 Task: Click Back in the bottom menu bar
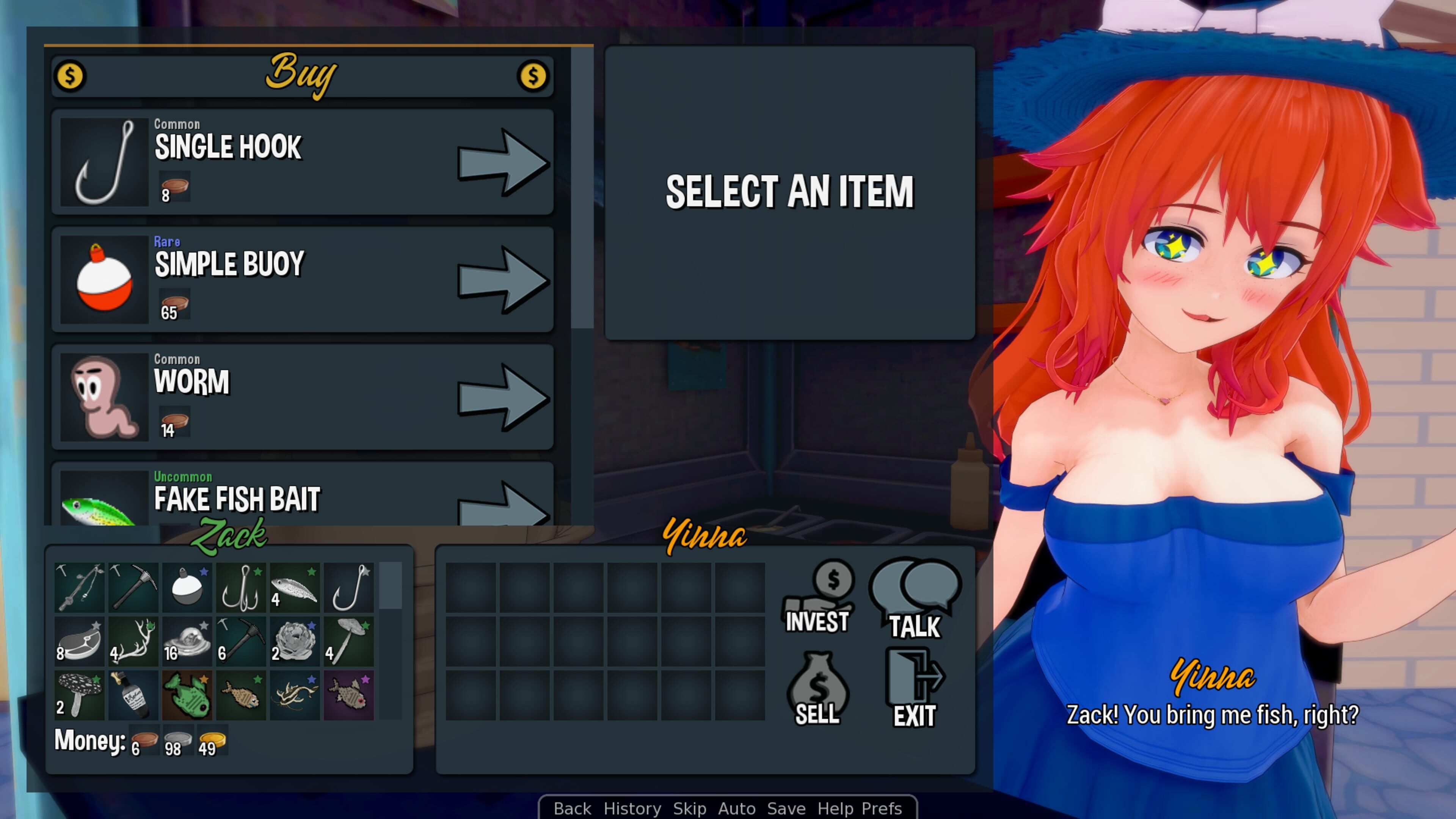tap(573, 808)
